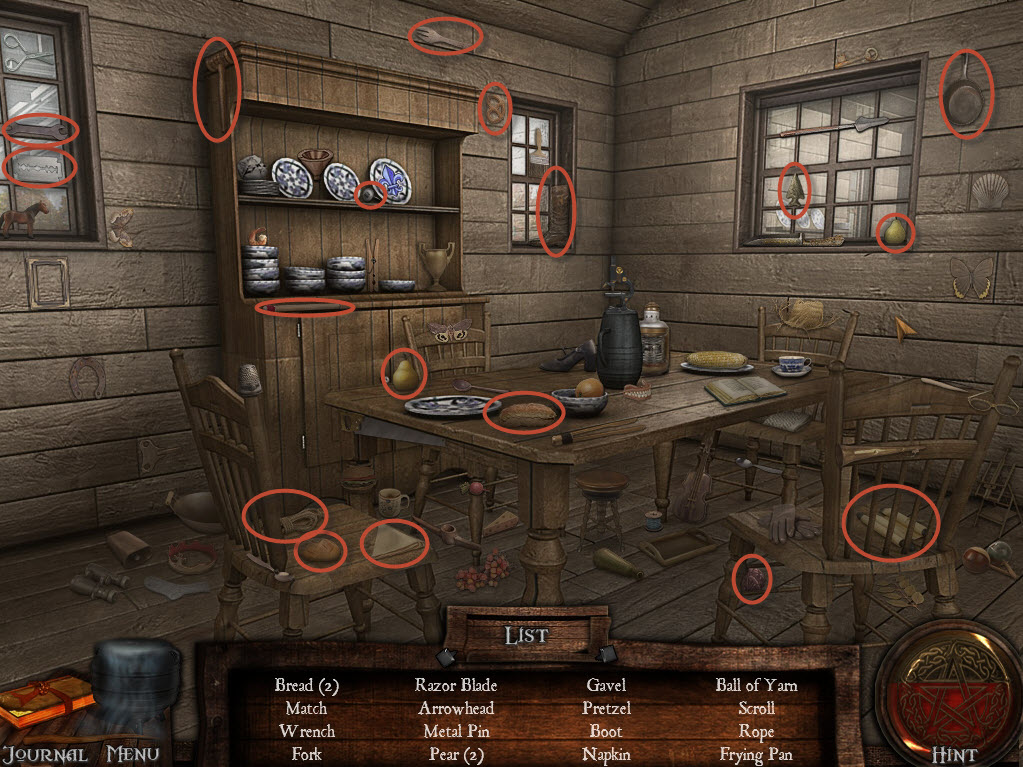Choose 'Frying Pan' in the list
The width and height of the screenshot is (1023, 767).
coord(756,755)
